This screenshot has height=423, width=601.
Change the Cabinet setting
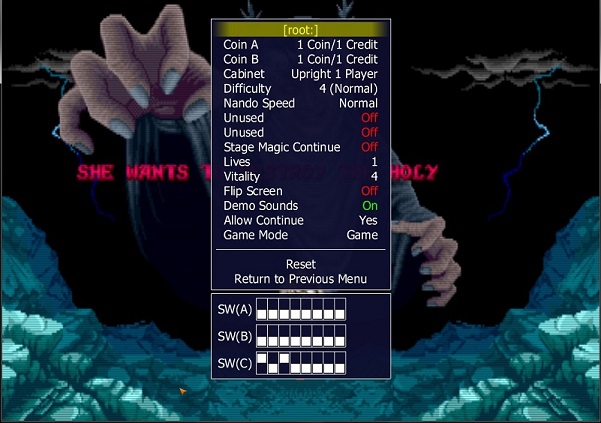(300, 74)
